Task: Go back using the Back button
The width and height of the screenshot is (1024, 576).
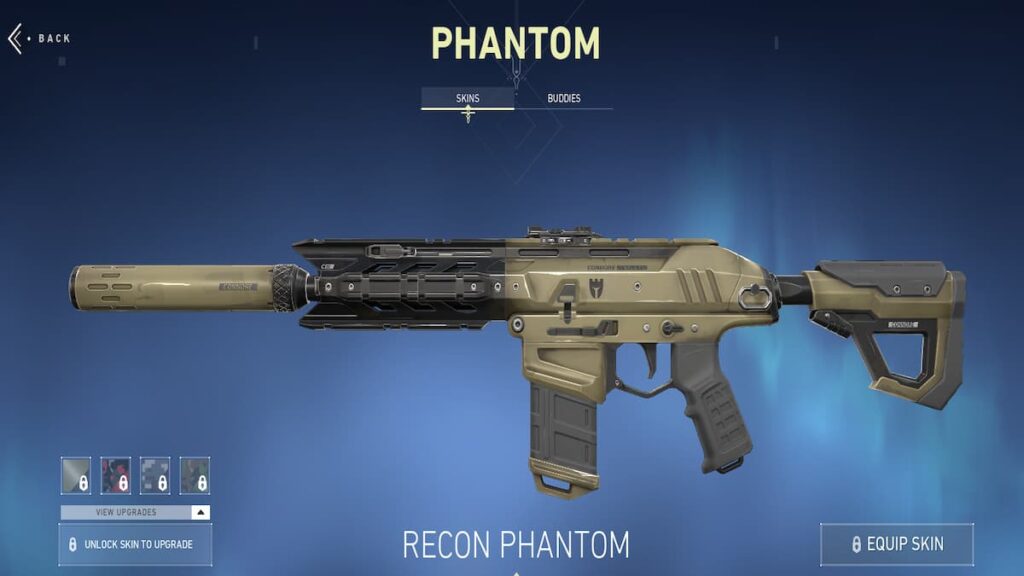Action: coord(42,38)
